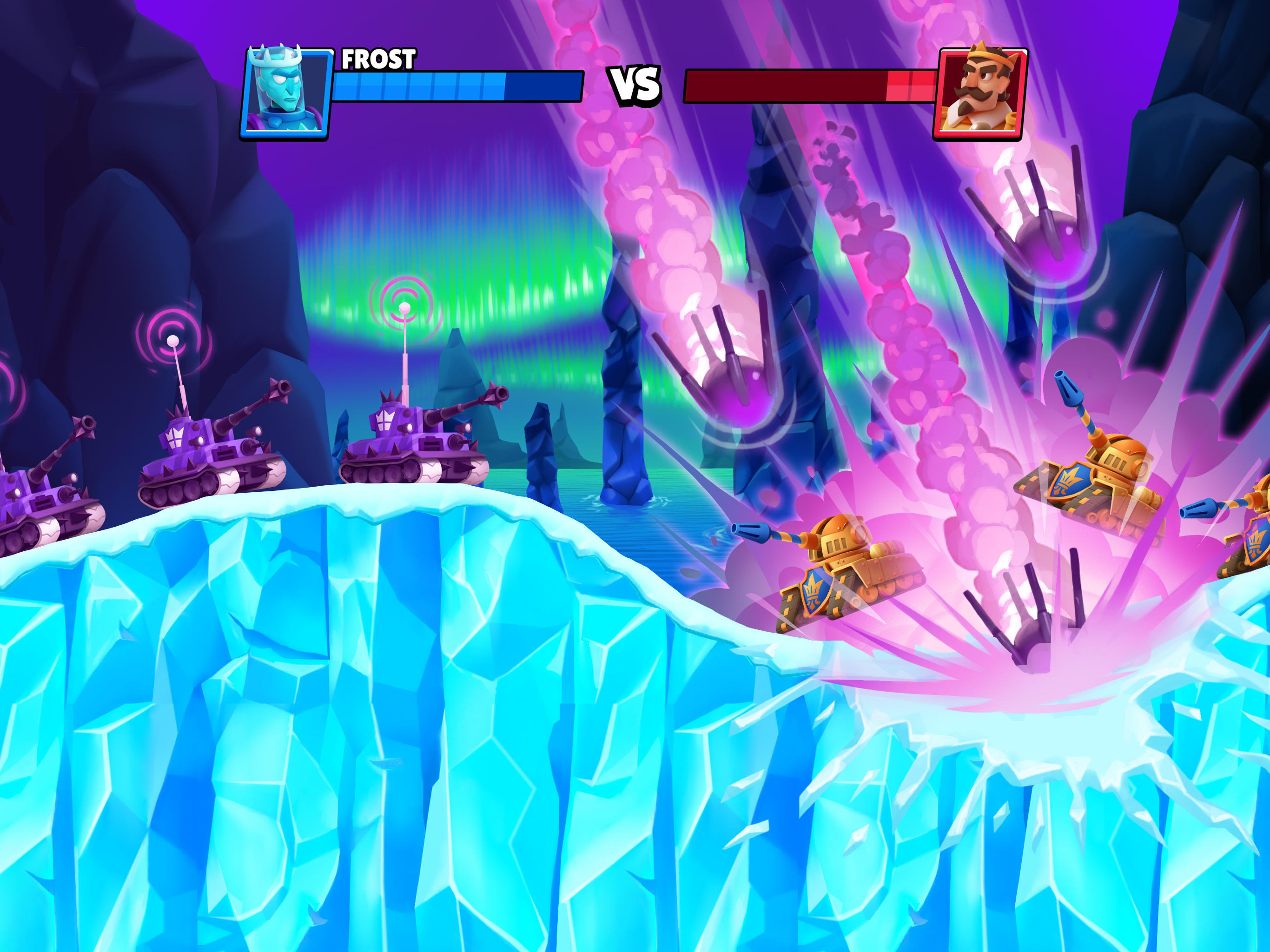Select the FROST name label
This screenshot has width=1270, height=952.
(x=379, y=59)
